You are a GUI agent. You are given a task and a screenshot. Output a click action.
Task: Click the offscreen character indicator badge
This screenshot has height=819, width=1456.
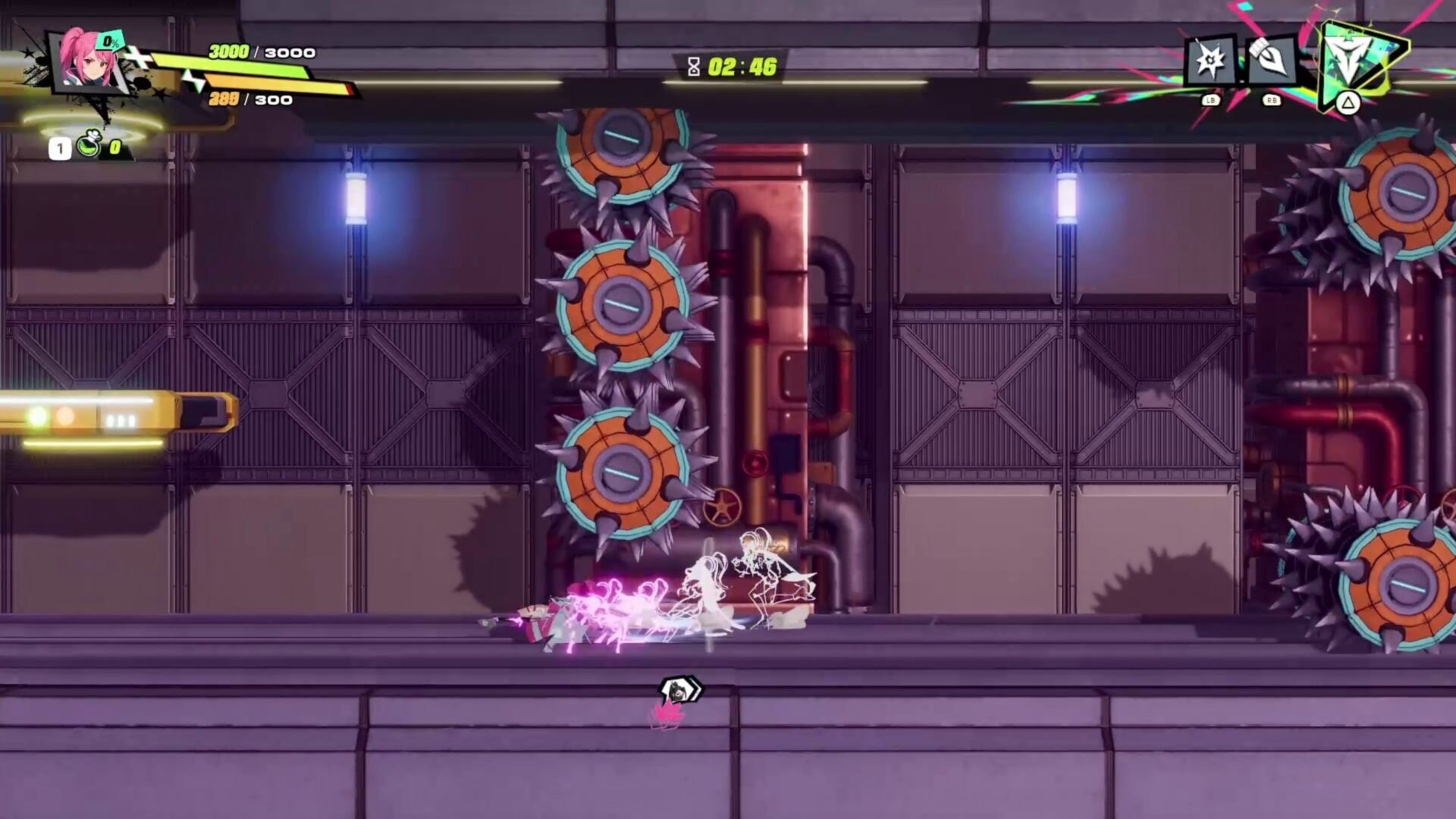679,691
